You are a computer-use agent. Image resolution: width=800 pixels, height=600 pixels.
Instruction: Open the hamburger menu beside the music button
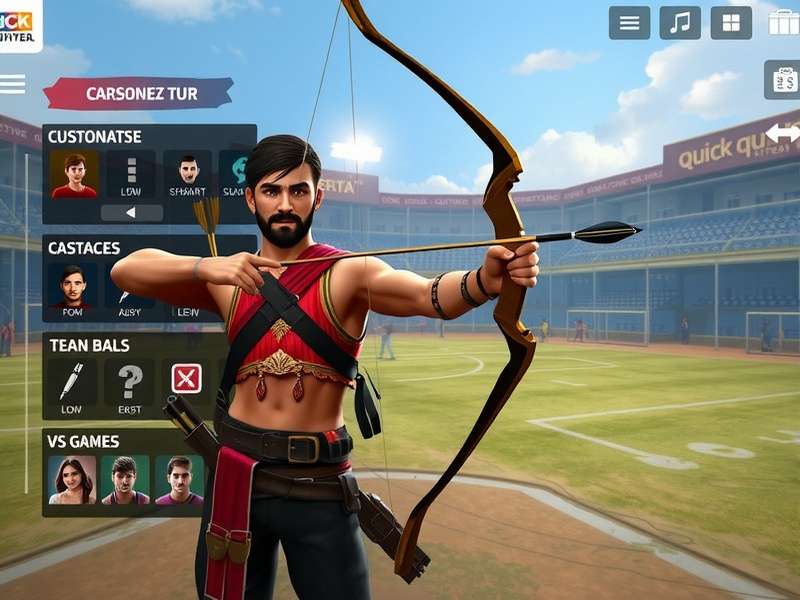(x=629, y=23)
